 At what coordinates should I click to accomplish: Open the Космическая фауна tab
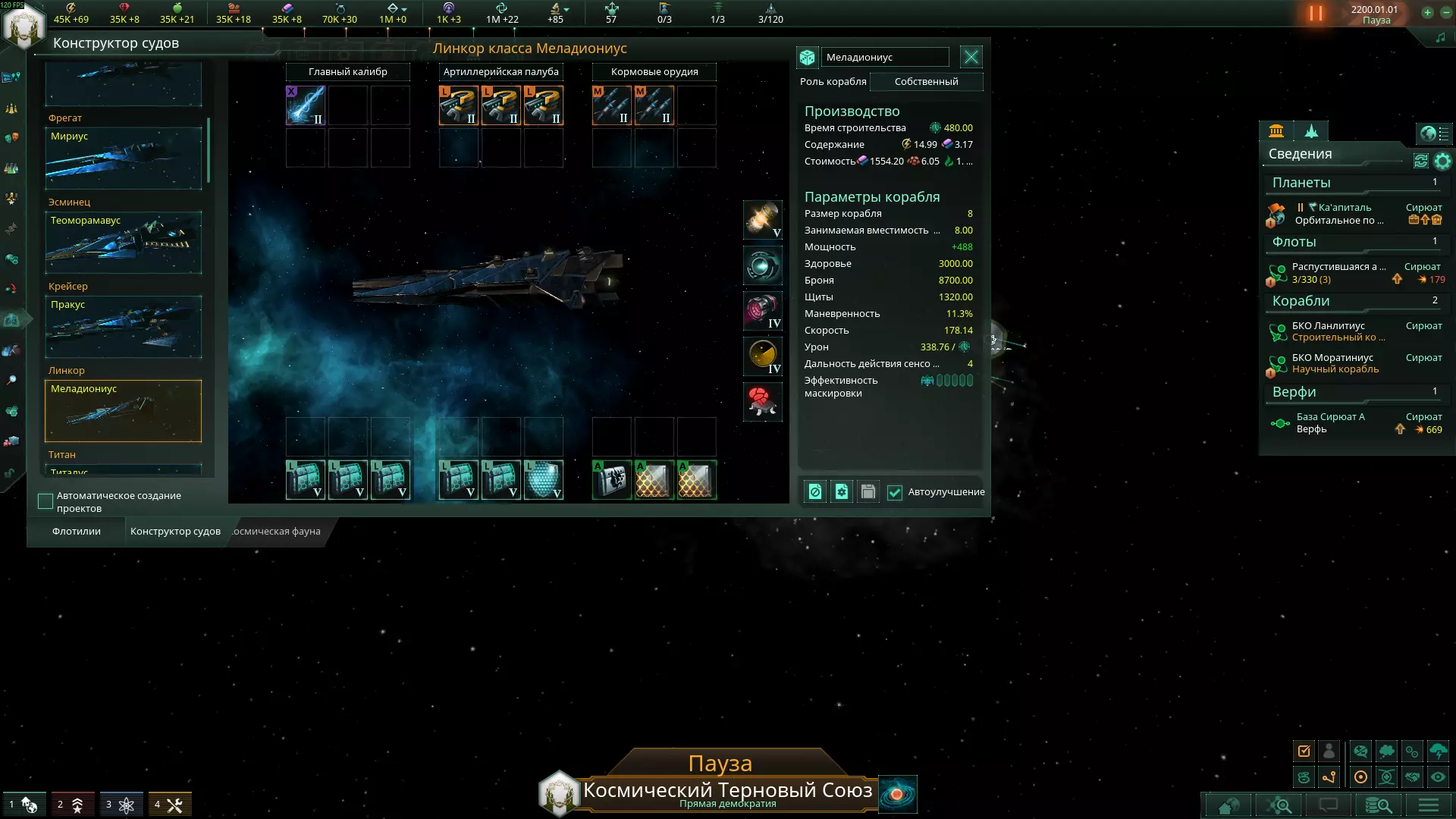tap(276, 531)
